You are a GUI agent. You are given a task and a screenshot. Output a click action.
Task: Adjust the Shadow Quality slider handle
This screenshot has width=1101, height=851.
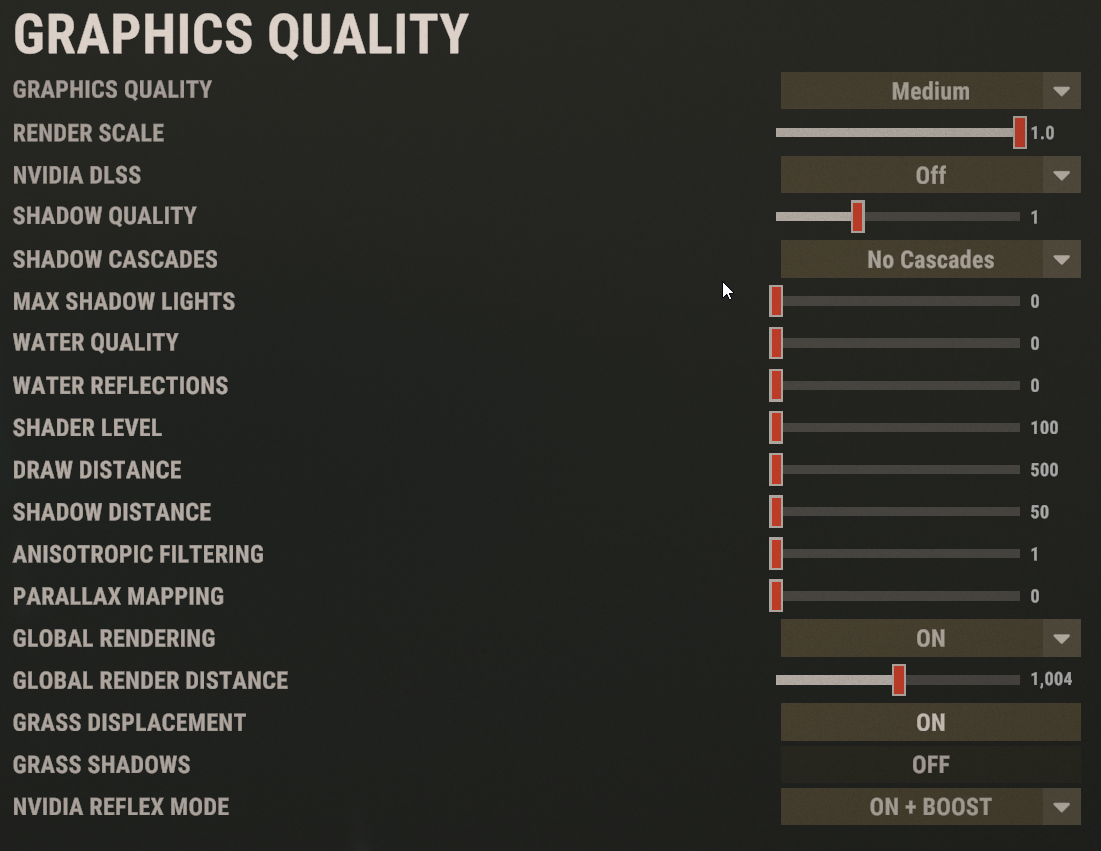click(857, 217)
